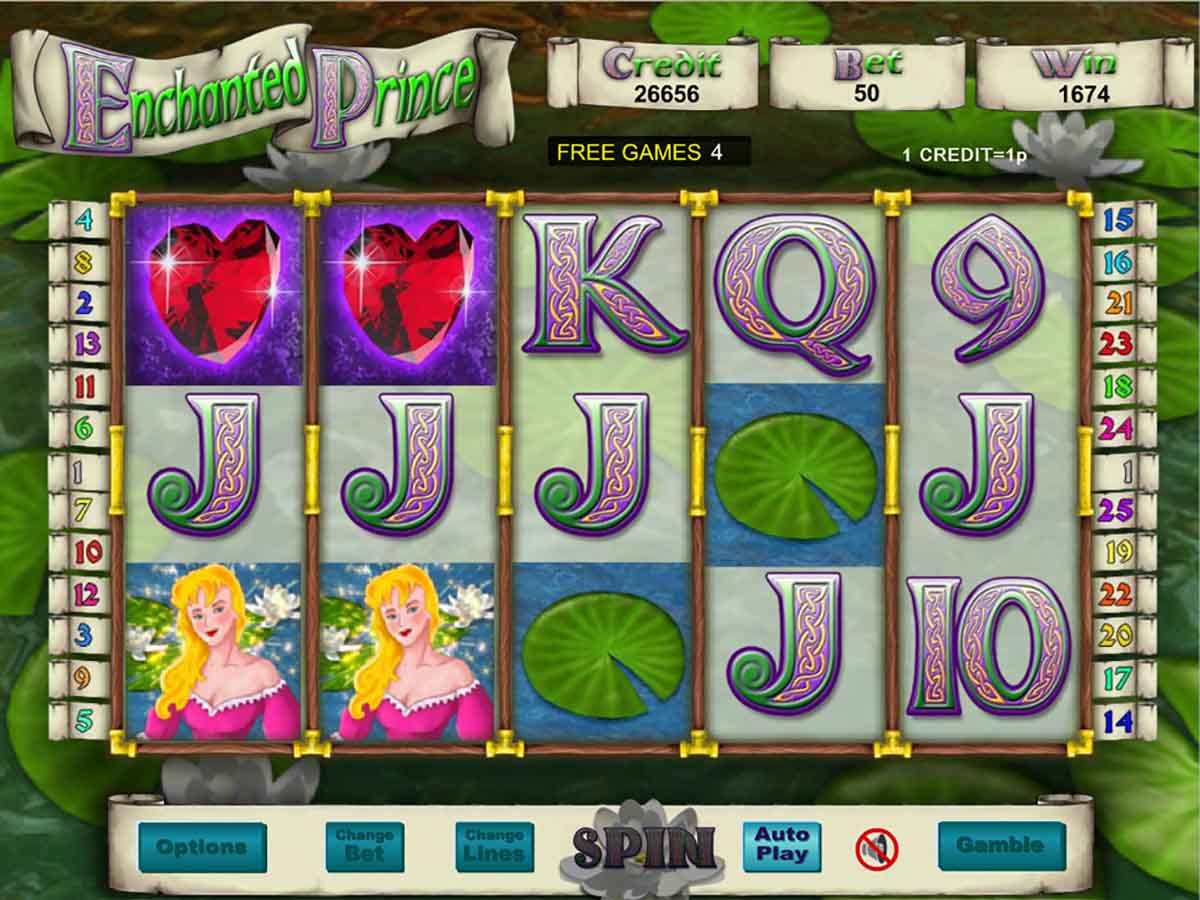Viewport: 1200px width, 900px height.
Task: Activate Auto Play
Action: (781, 846)
